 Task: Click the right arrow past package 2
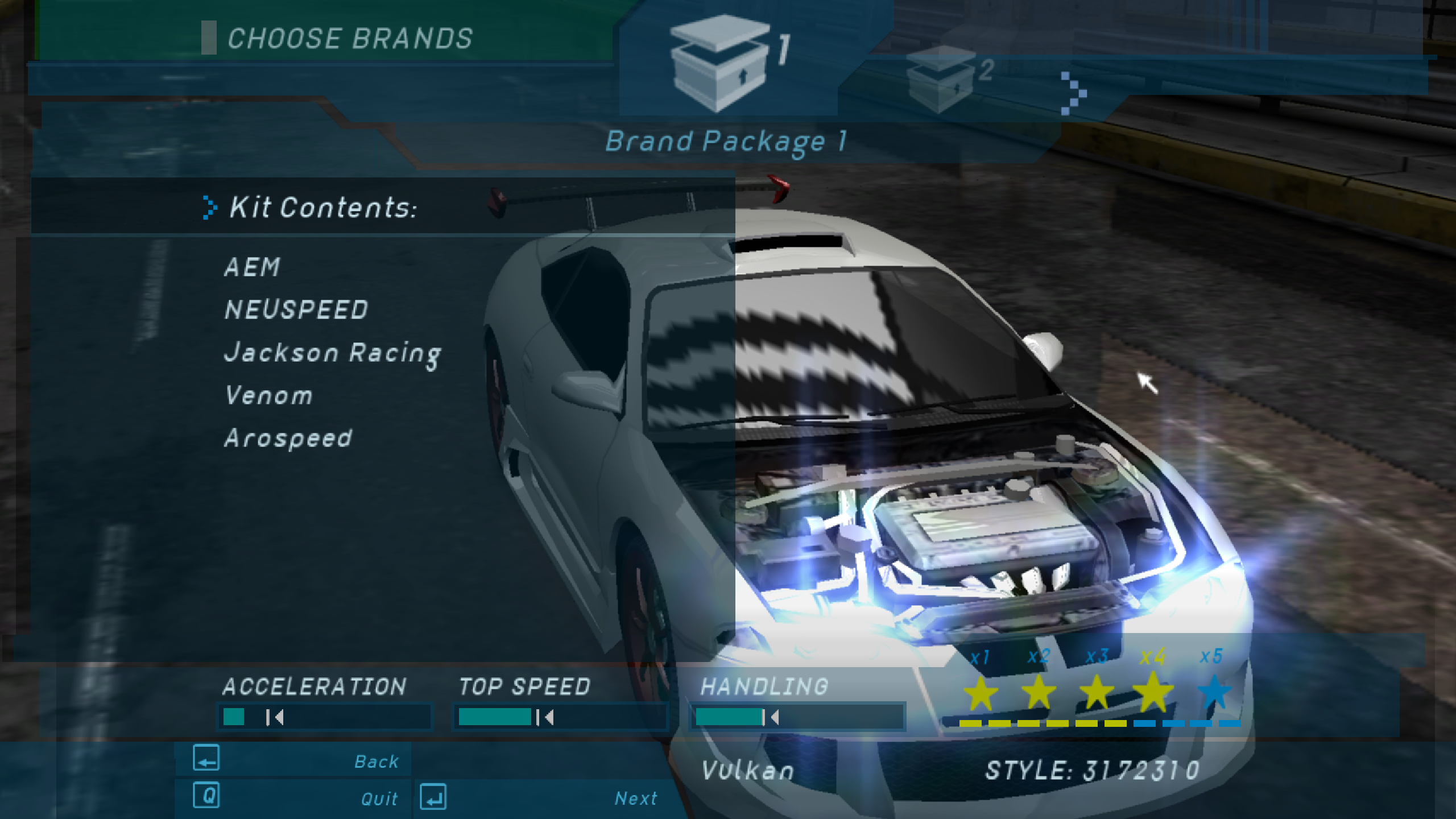(x=1073, y=93)
